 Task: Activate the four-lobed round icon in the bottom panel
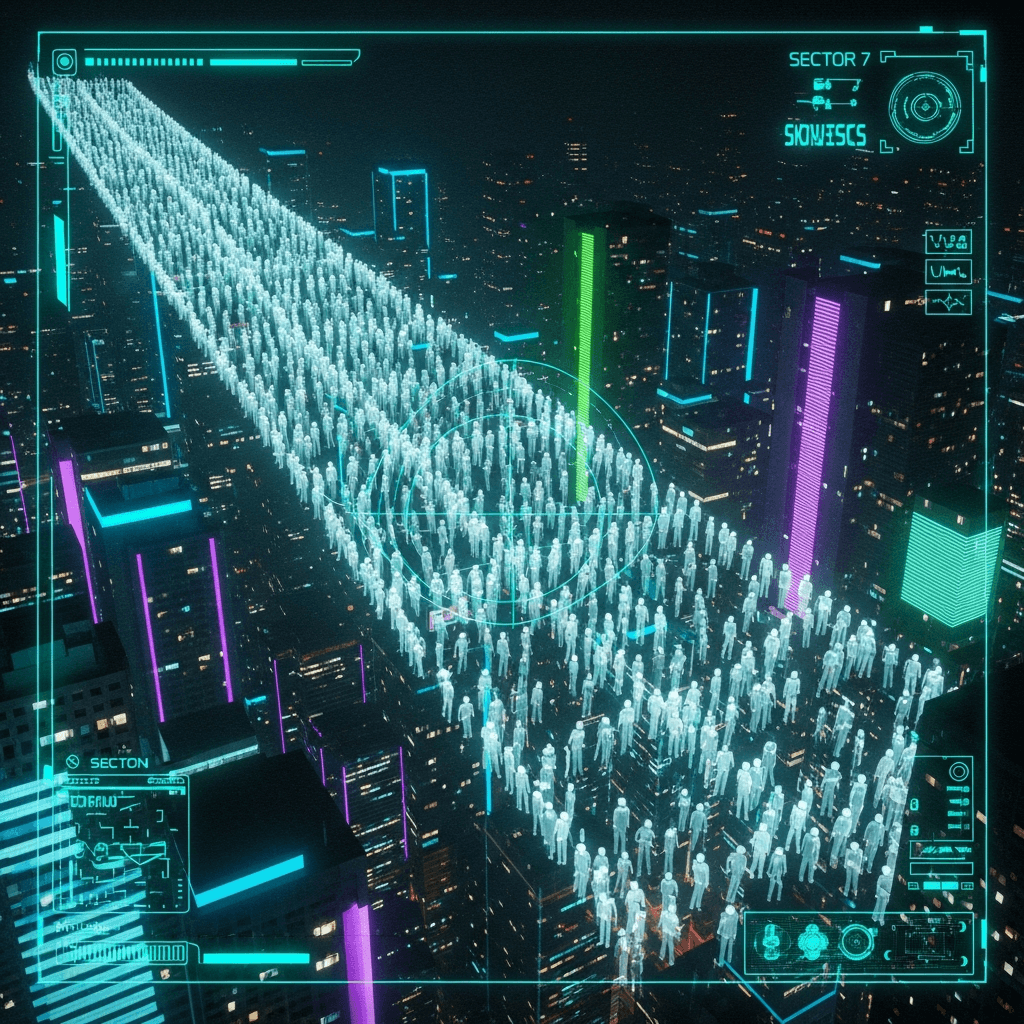coord(812,941)
